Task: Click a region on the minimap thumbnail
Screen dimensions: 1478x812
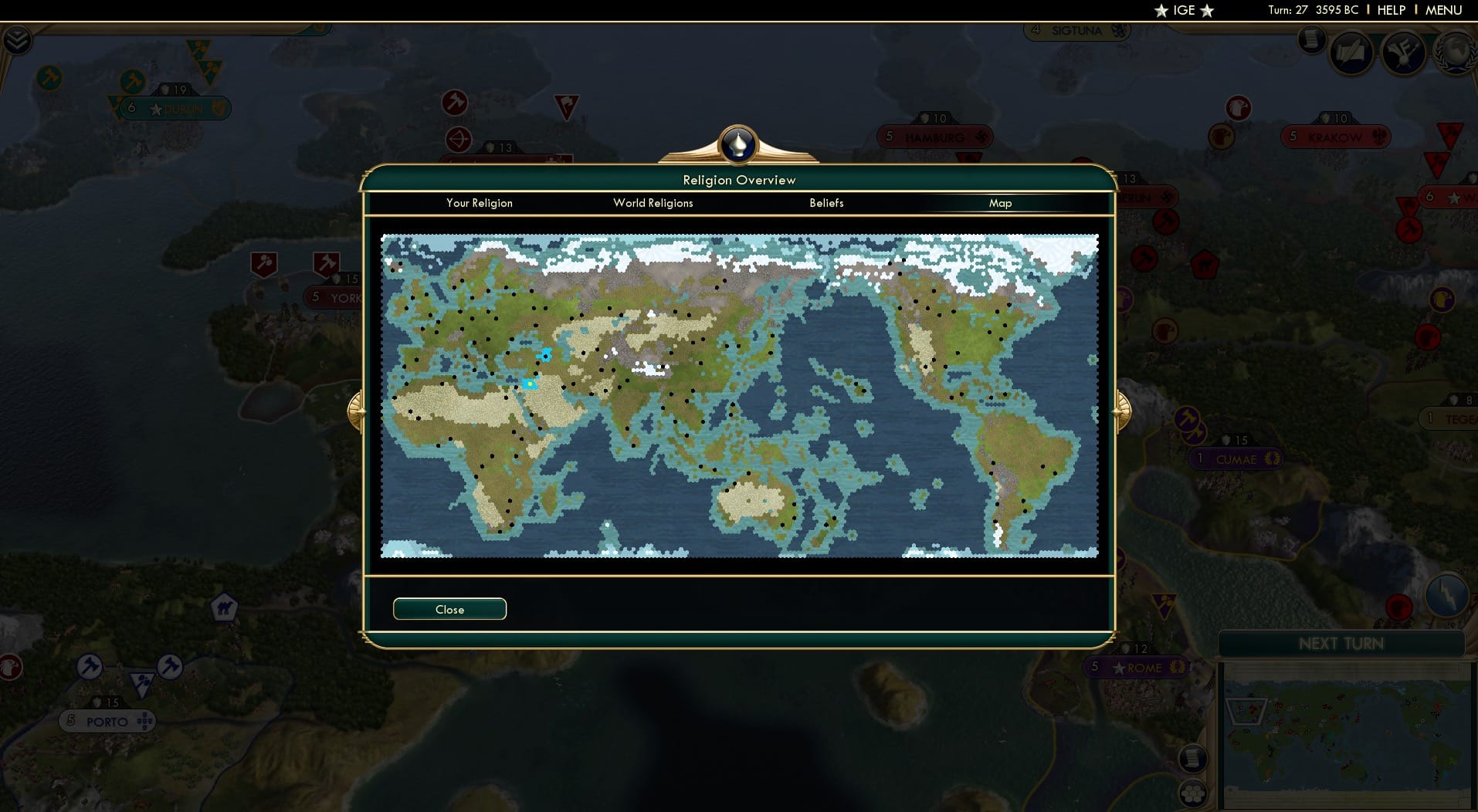Action: 1344,733
